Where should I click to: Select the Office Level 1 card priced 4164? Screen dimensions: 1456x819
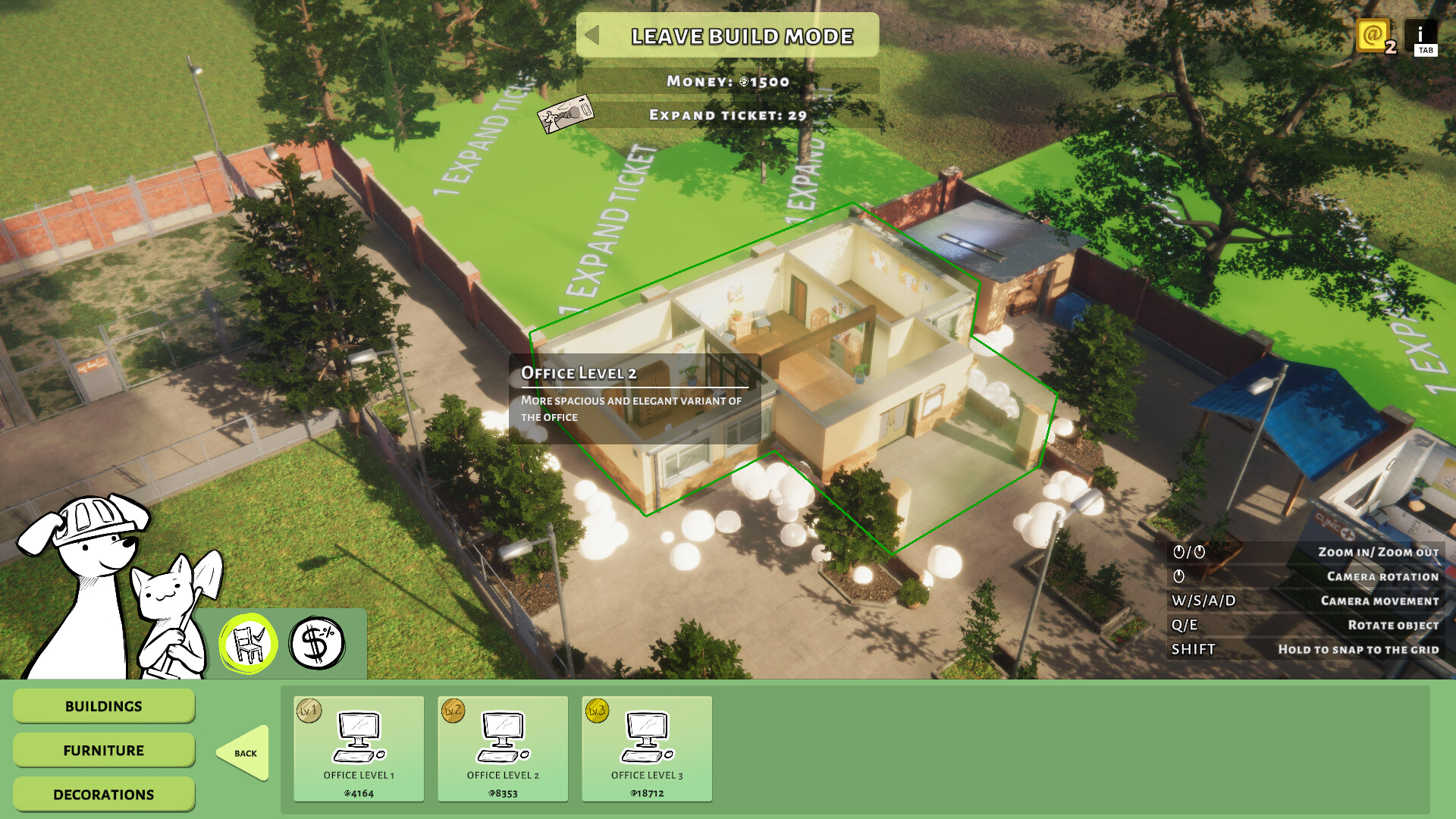tap(358, 749)
